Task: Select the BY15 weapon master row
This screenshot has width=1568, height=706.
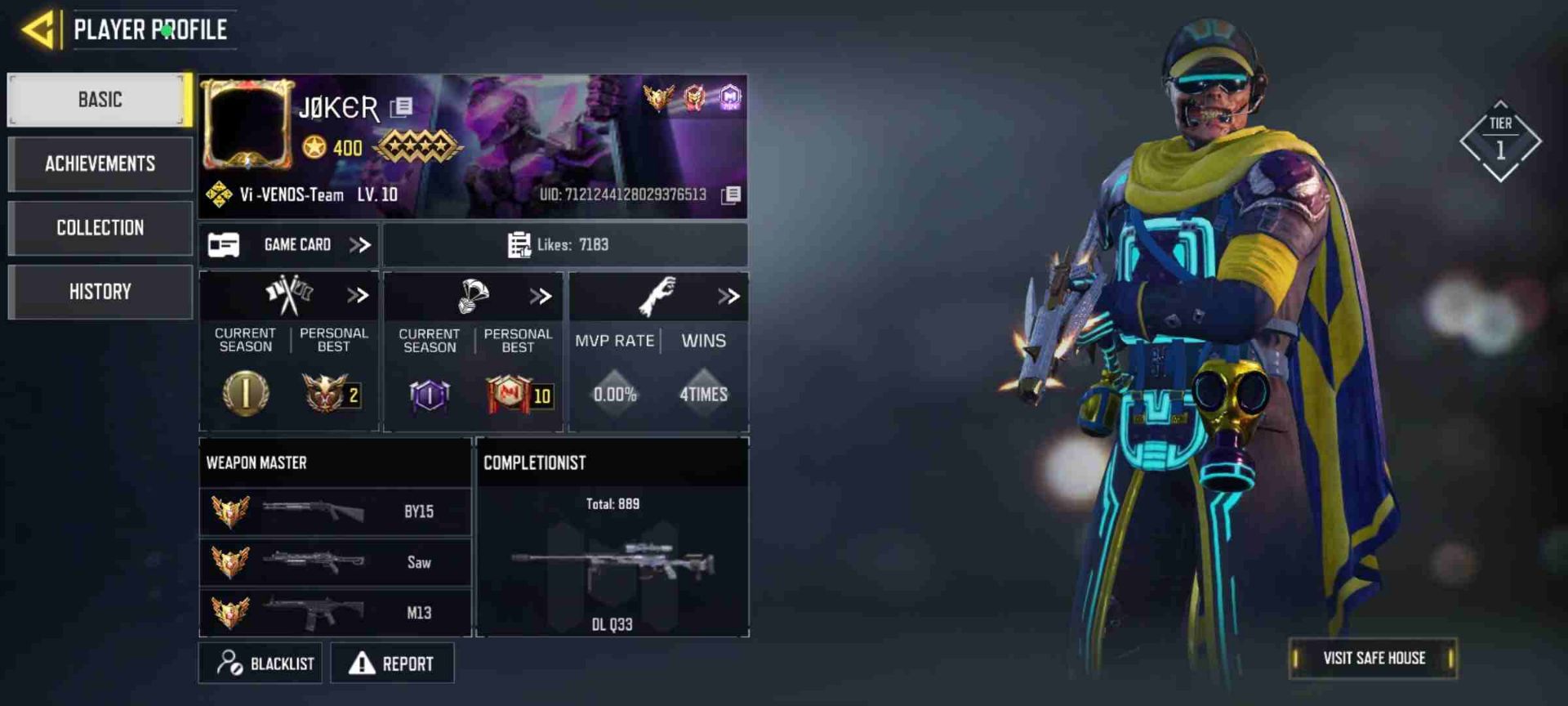Action: point(335,512)
